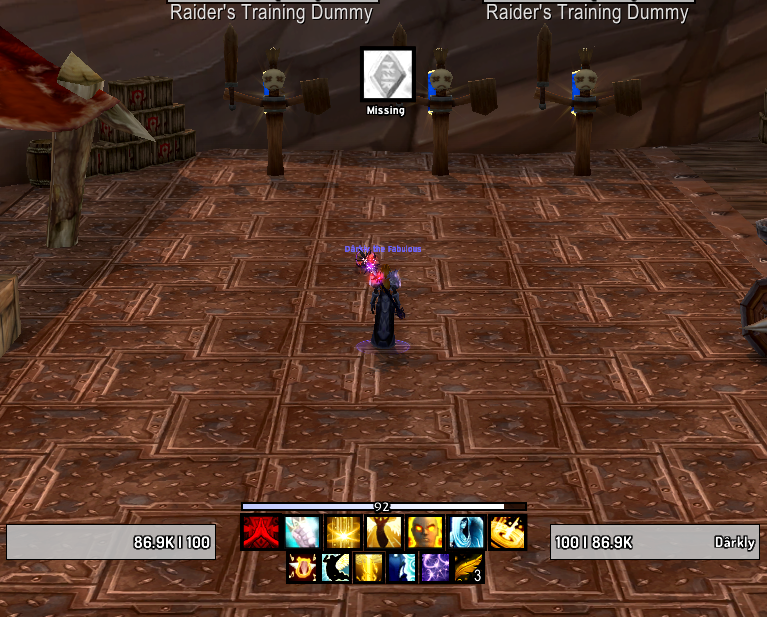Activate the red emblem ability icon
The width and height of the screenshot is (767, 617).
259,533
